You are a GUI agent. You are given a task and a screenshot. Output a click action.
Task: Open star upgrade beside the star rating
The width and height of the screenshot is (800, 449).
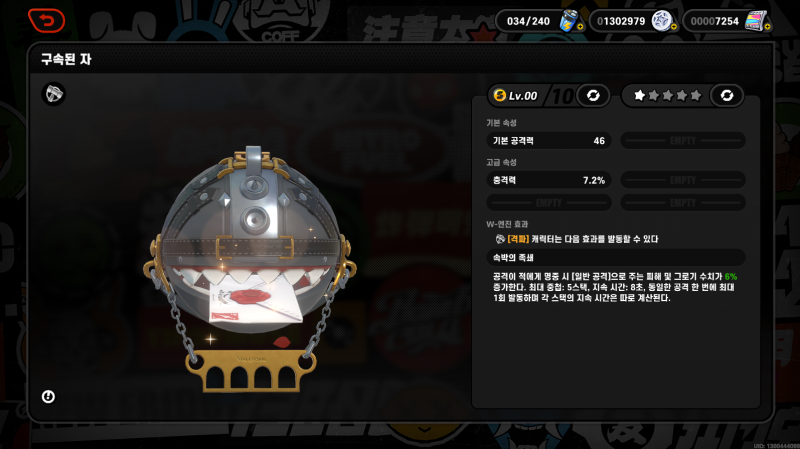[x=727, y=95]
